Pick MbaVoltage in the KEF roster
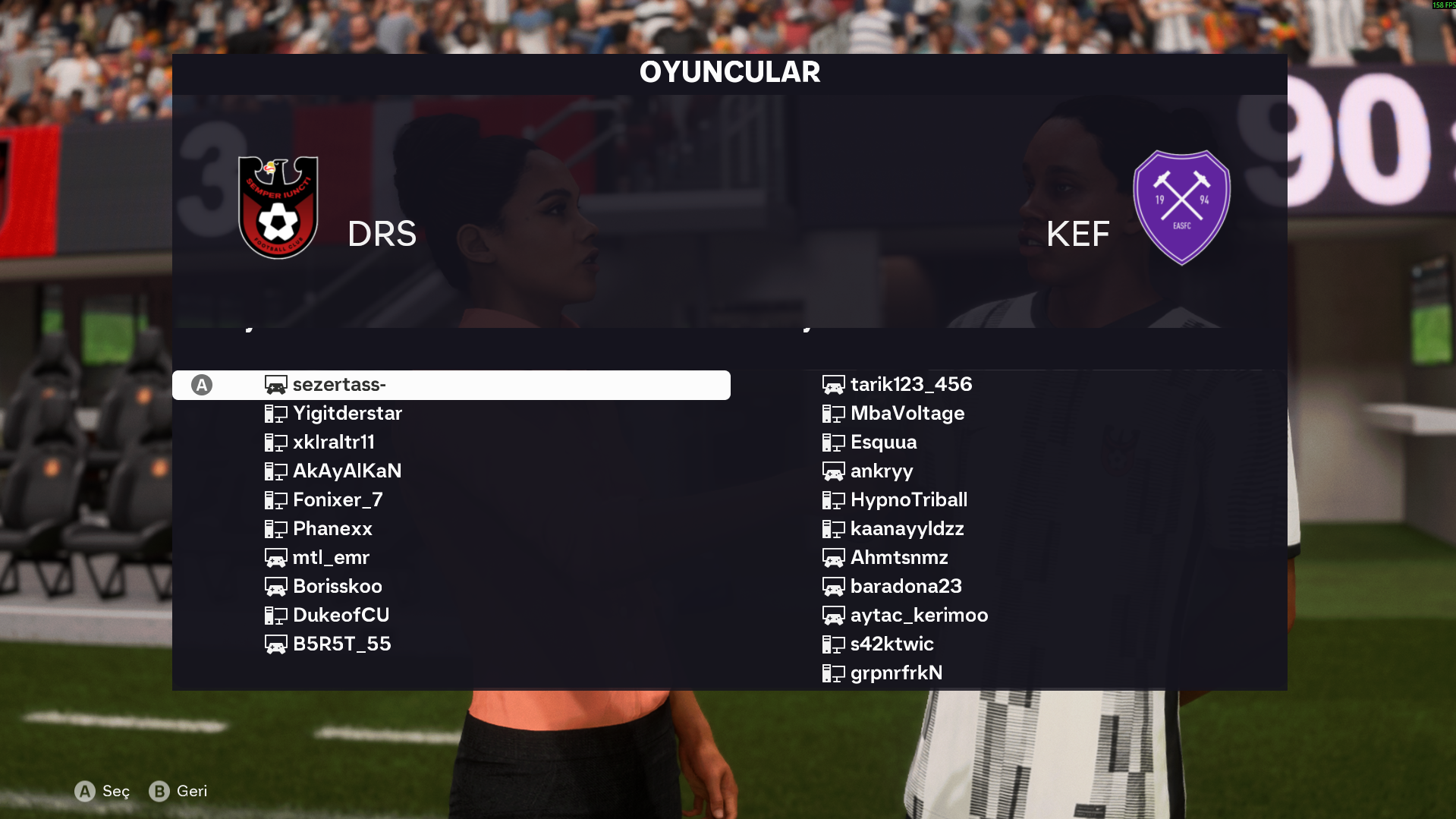The height and width of the screenshot is (819, 1456). pos(907,414)
